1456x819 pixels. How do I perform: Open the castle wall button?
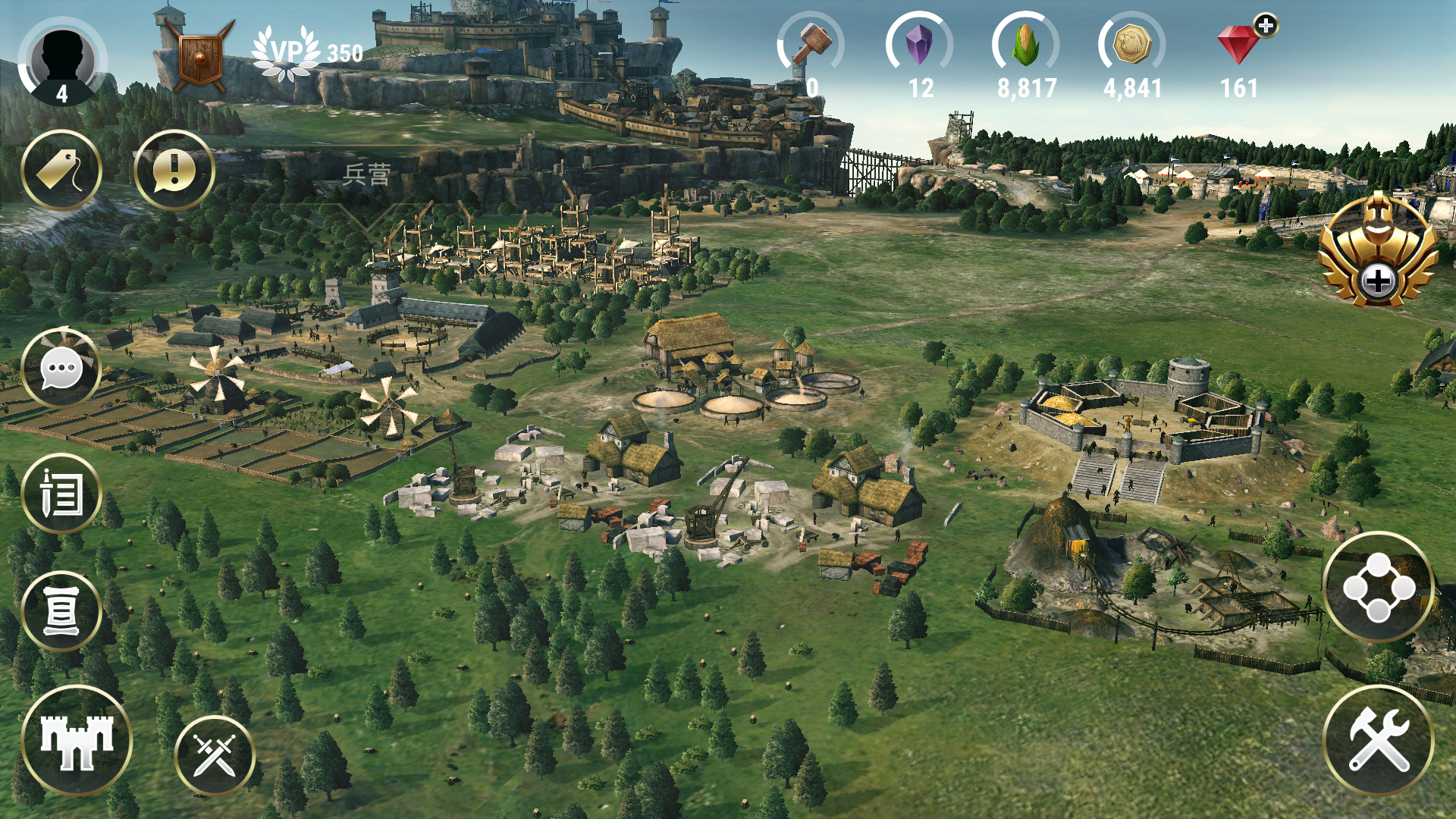77,741
